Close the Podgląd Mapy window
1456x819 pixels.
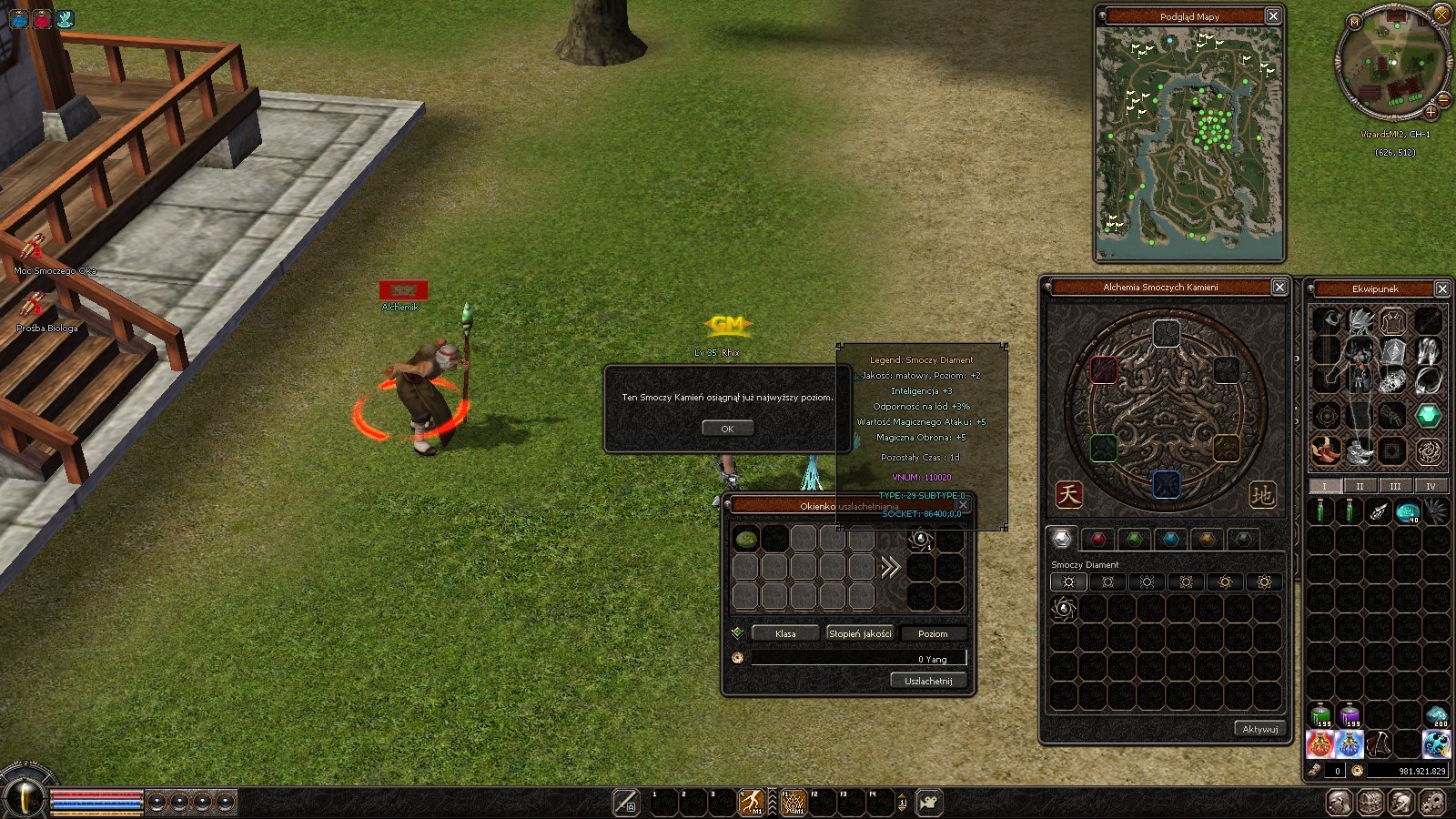pos(1273,15)
